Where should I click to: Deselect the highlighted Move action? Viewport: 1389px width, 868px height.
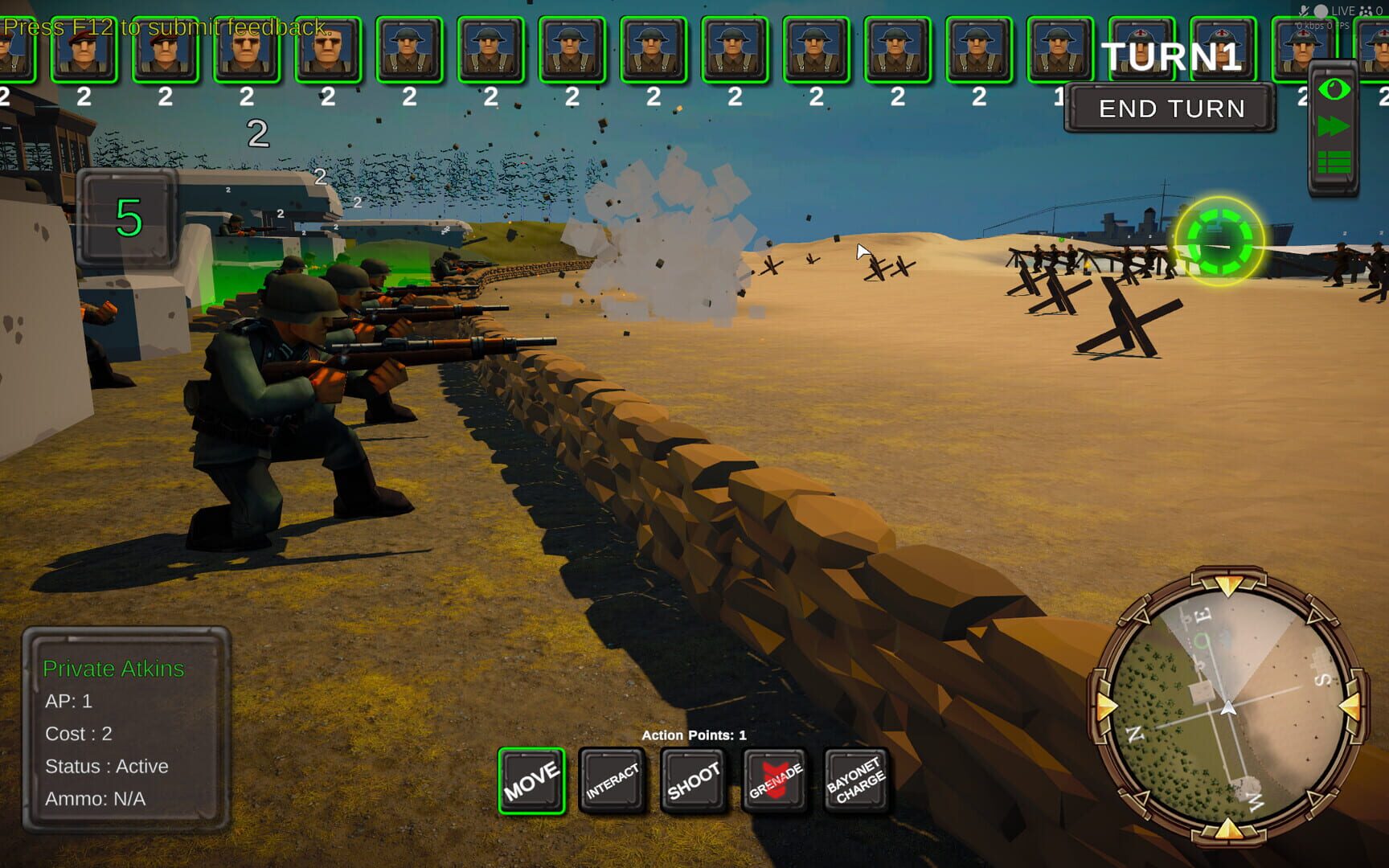coord(532,778)
